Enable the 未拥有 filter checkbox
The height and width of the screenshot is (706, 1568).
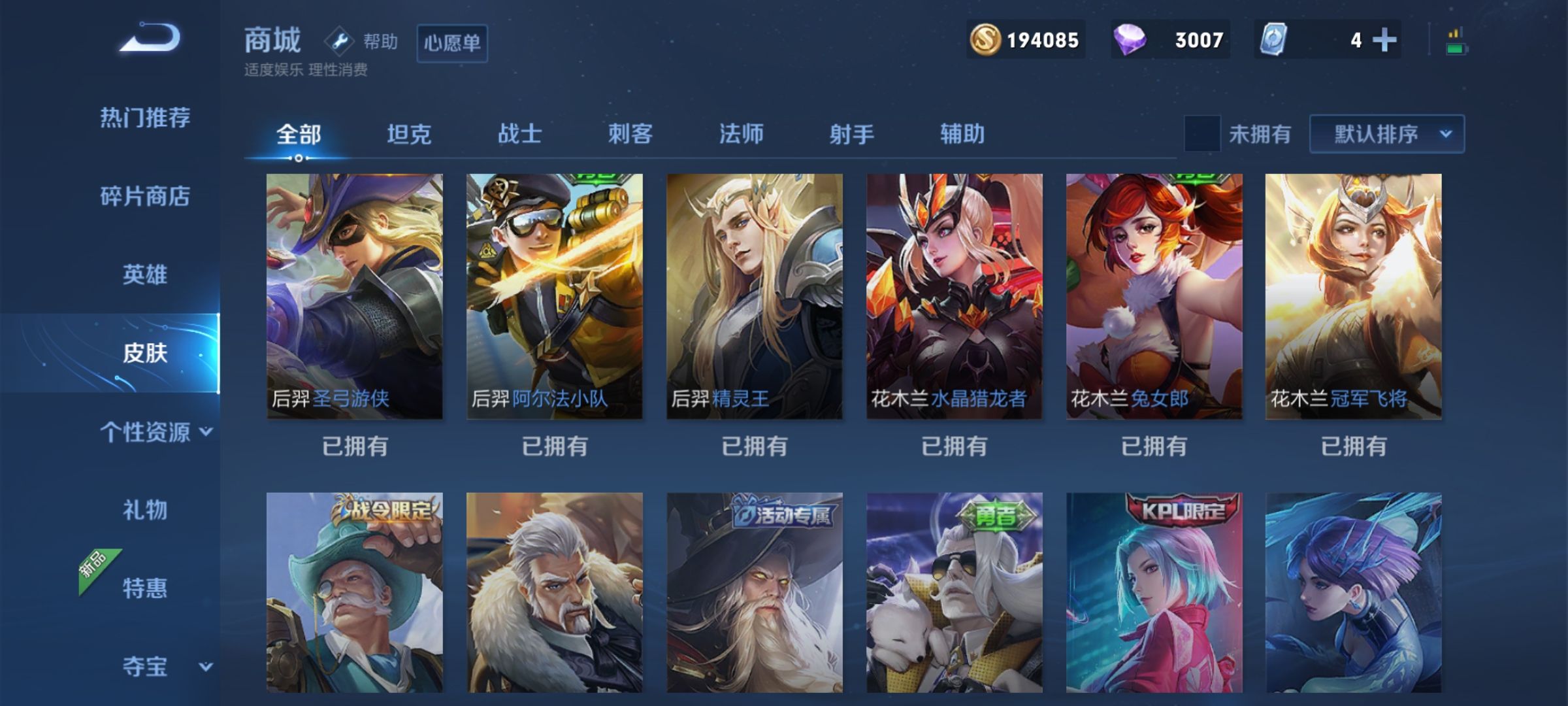[x=1203, y=133]
